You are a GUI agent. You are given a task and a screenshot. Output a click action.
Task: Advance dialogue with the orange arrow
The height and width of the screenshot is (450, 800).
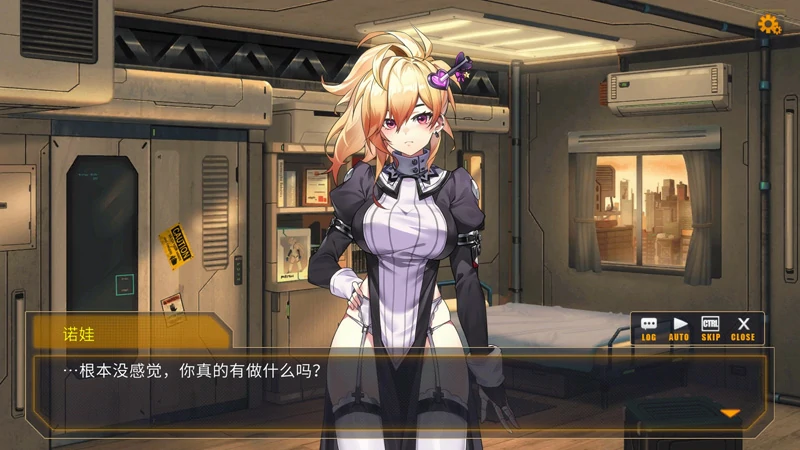click(730, 413)
